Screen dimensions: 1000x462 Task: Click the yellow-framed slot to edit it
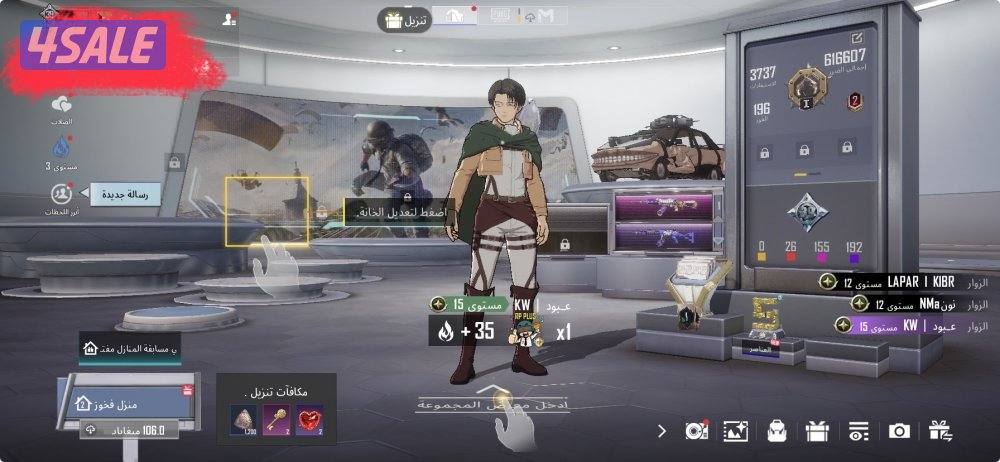pos(266,210)
